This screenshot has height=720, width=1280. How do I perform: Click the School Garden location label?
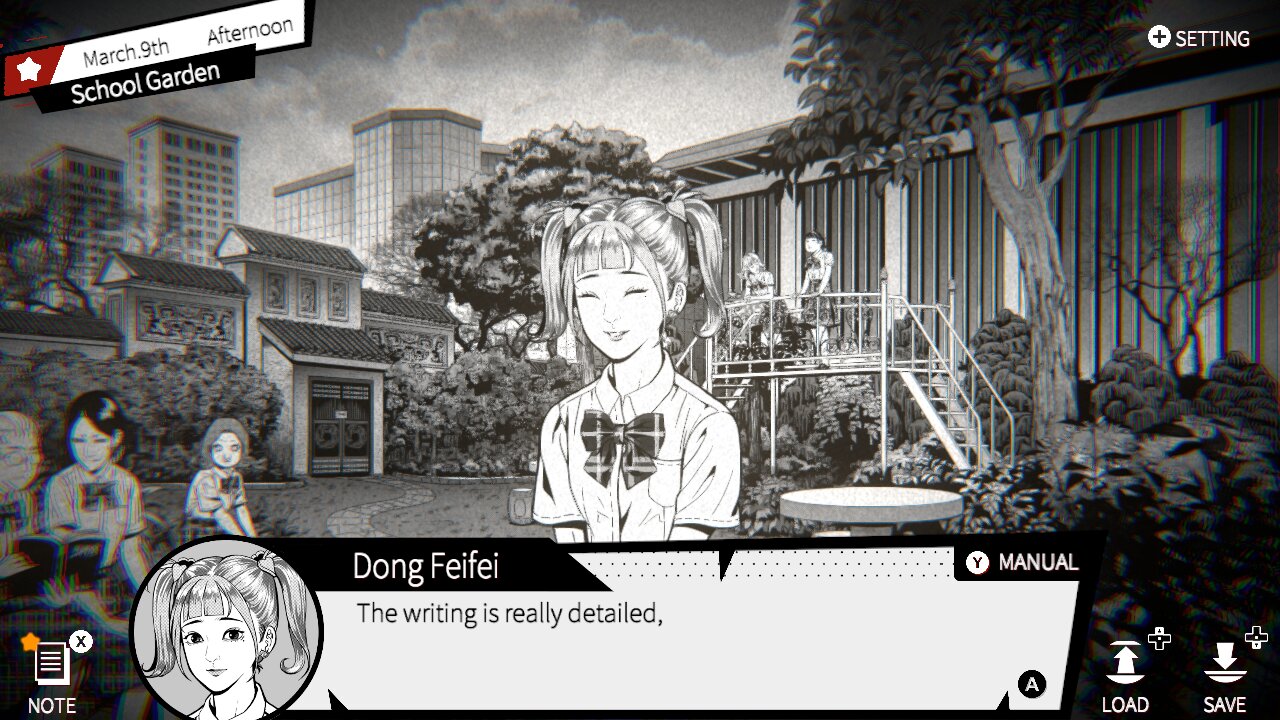(x=143, y=82)
